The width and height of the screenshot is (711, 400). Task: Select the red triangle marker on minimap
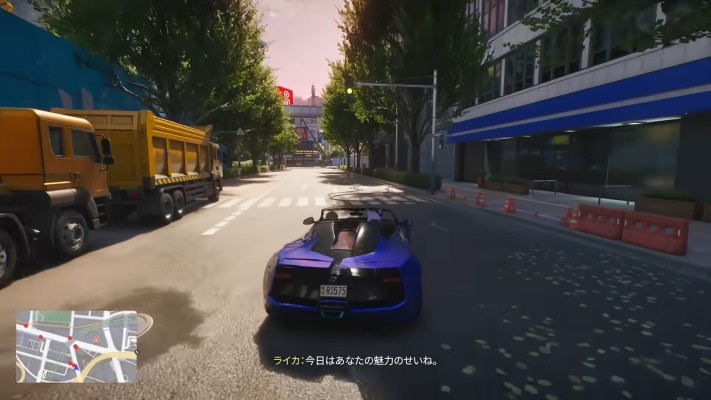coord(96,339)
